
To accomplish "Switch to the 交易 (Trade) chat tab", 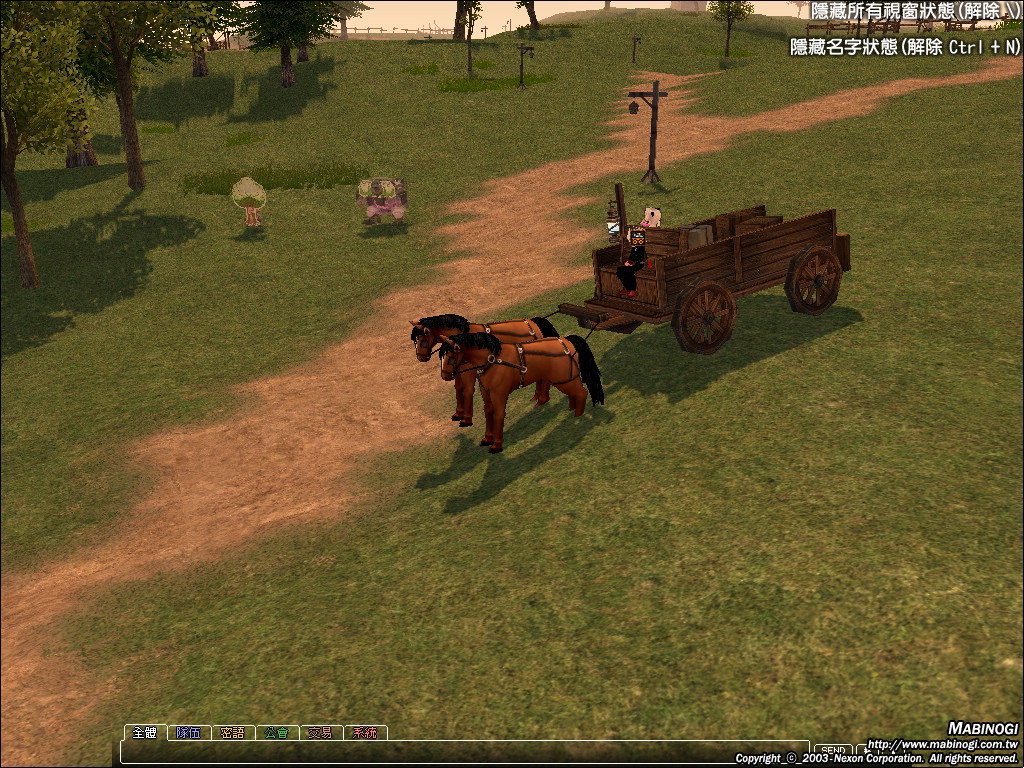I will click(321, 732).
